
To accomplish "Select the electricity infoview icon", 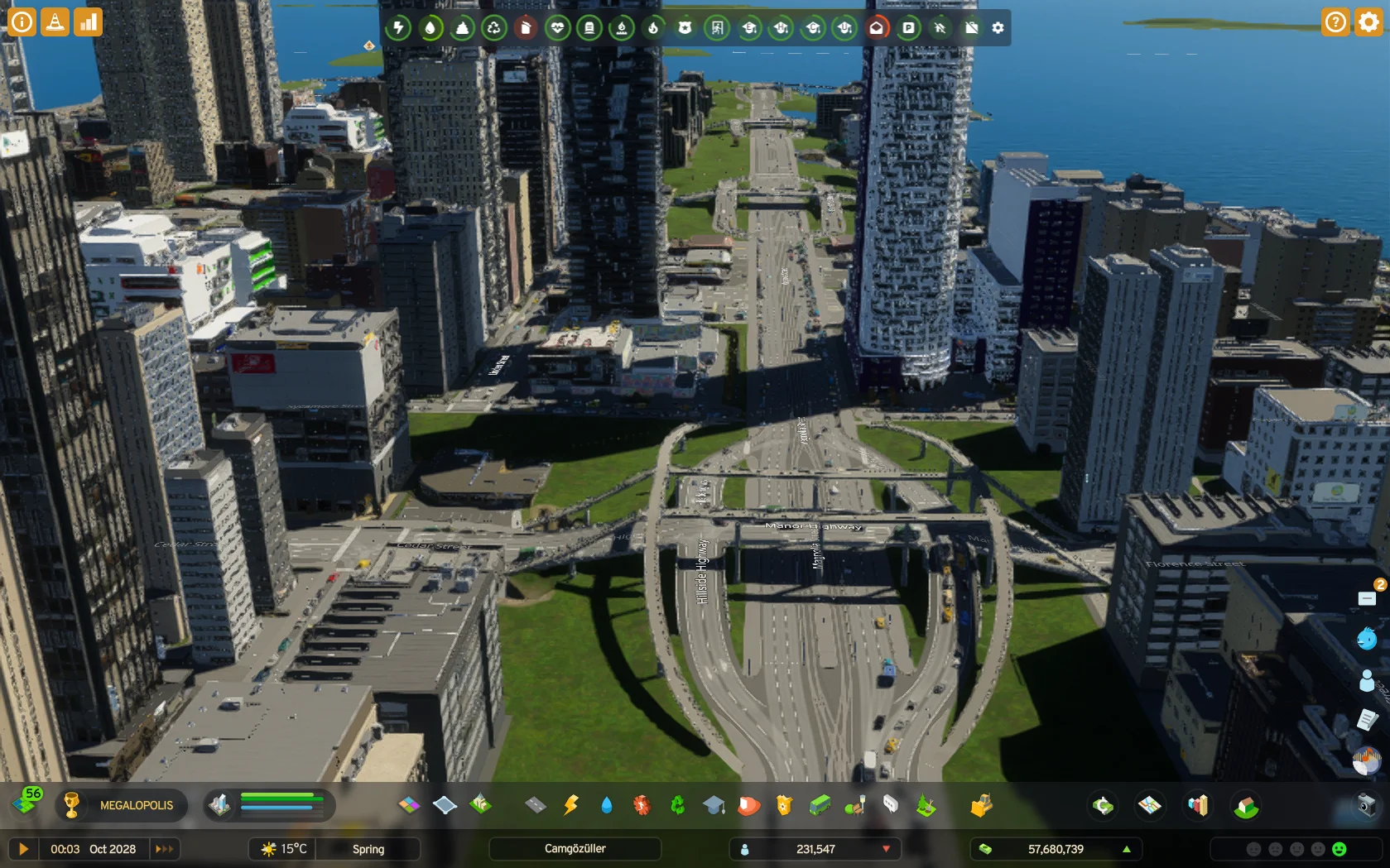I will [398, 28].
